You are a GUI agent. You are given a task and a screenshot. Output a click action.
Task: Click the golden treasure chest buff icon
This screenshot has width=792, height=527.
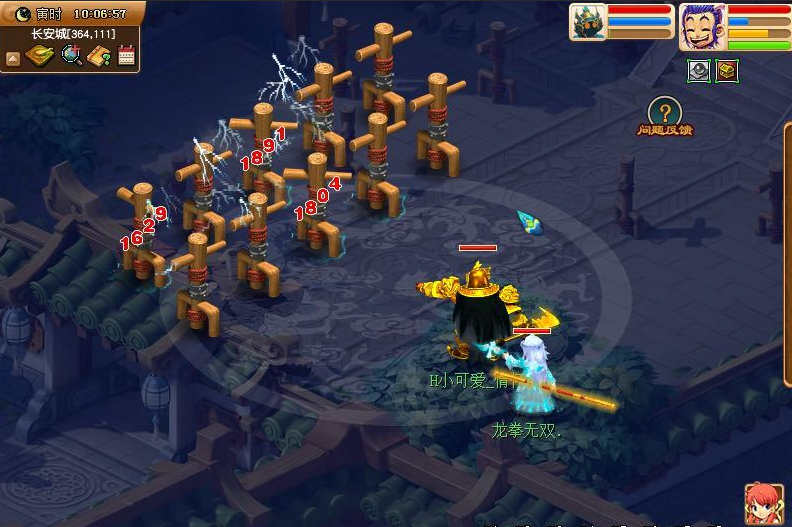727,70
